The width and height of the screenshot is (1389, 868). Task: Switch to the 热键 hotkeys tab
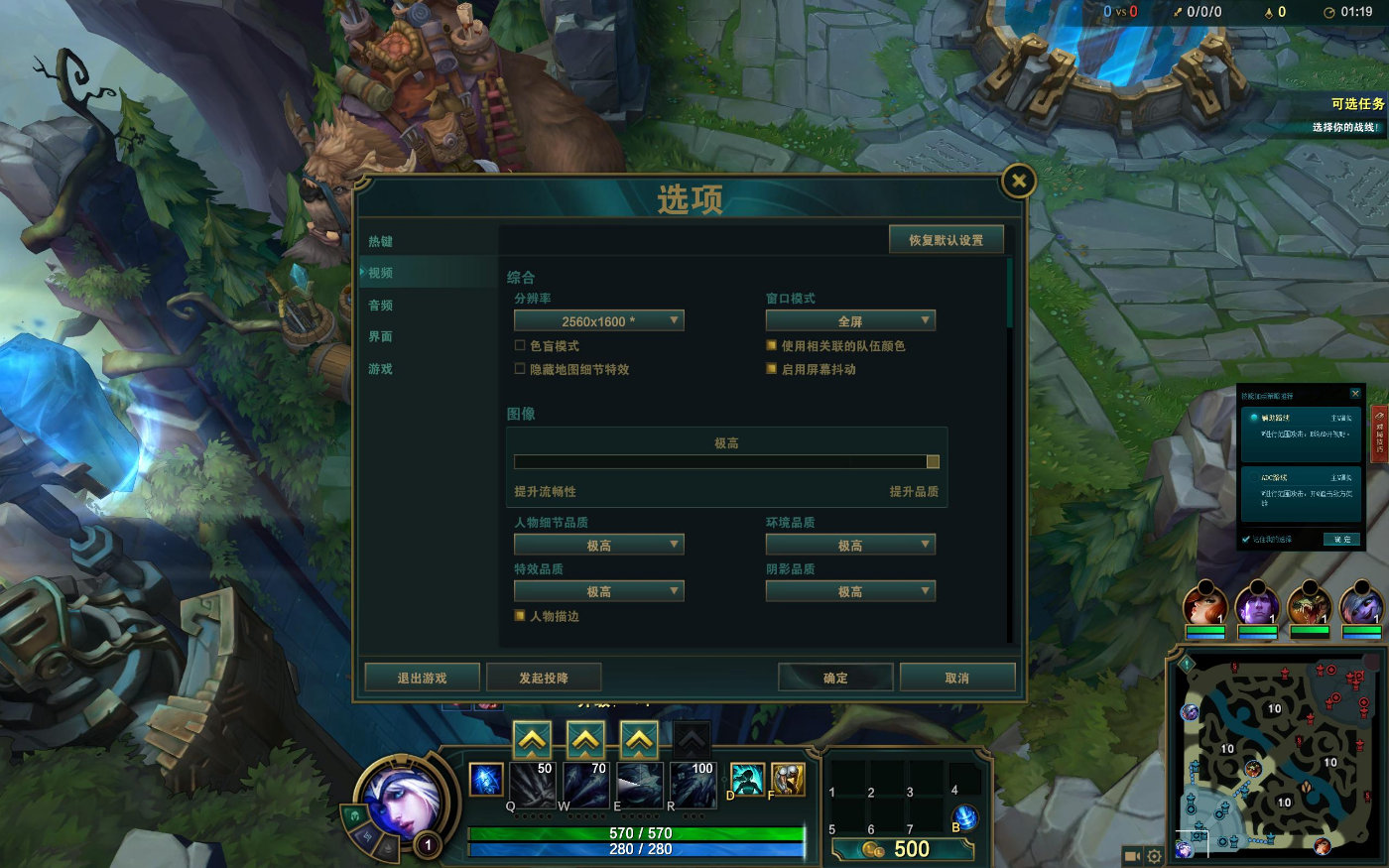(x=381, y=241)
